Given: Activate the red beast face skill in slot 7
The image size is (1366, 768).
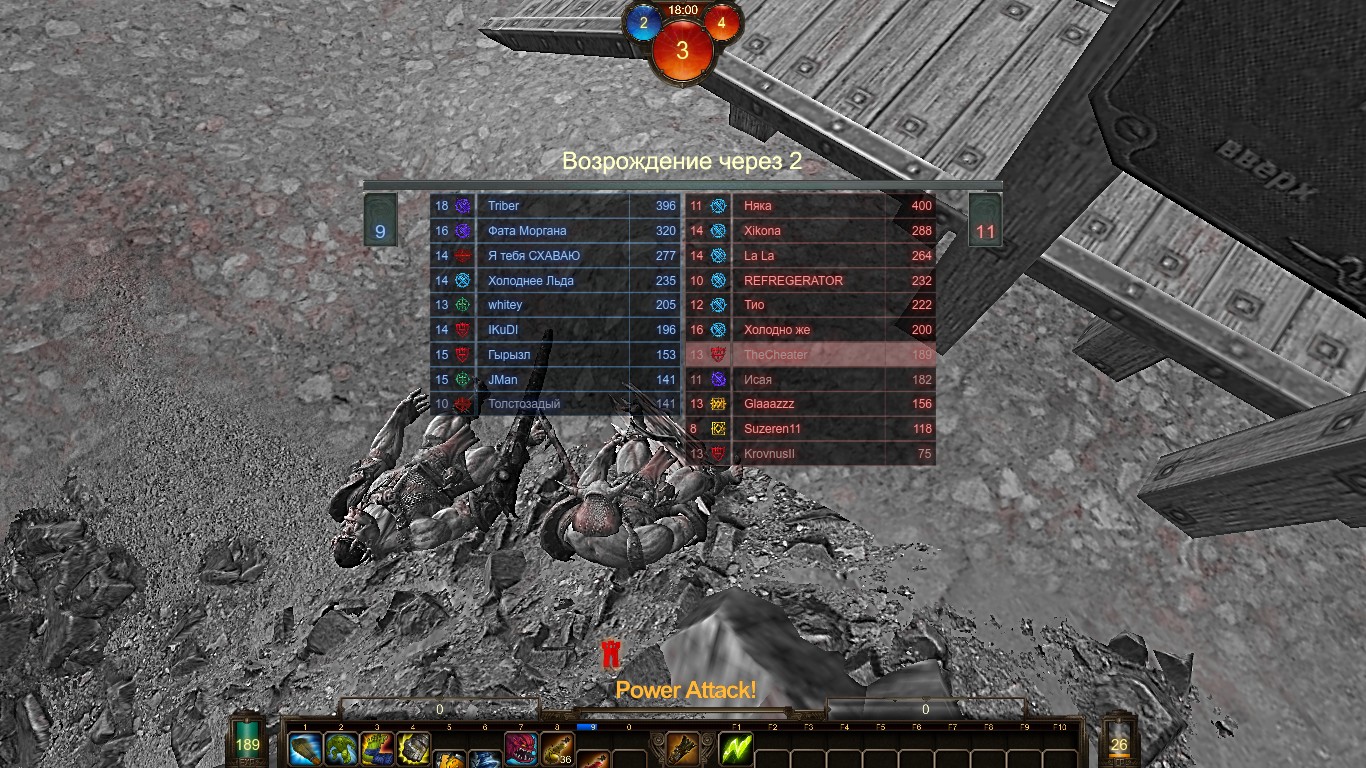Looking at the screenshot, I should point(521,749).
